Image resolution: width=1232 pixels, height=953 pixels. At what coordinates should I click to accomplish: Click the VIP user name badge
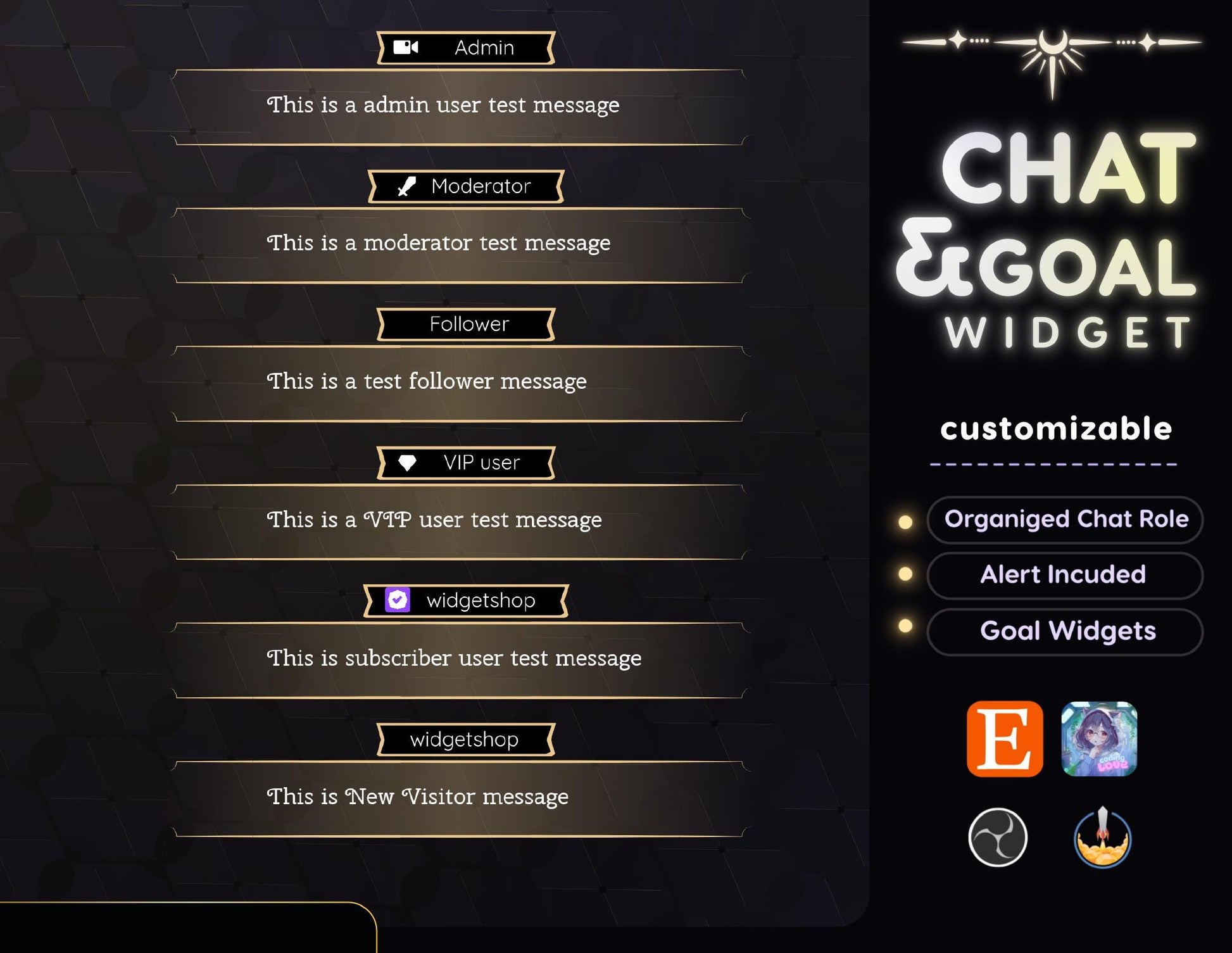[466, 463]
